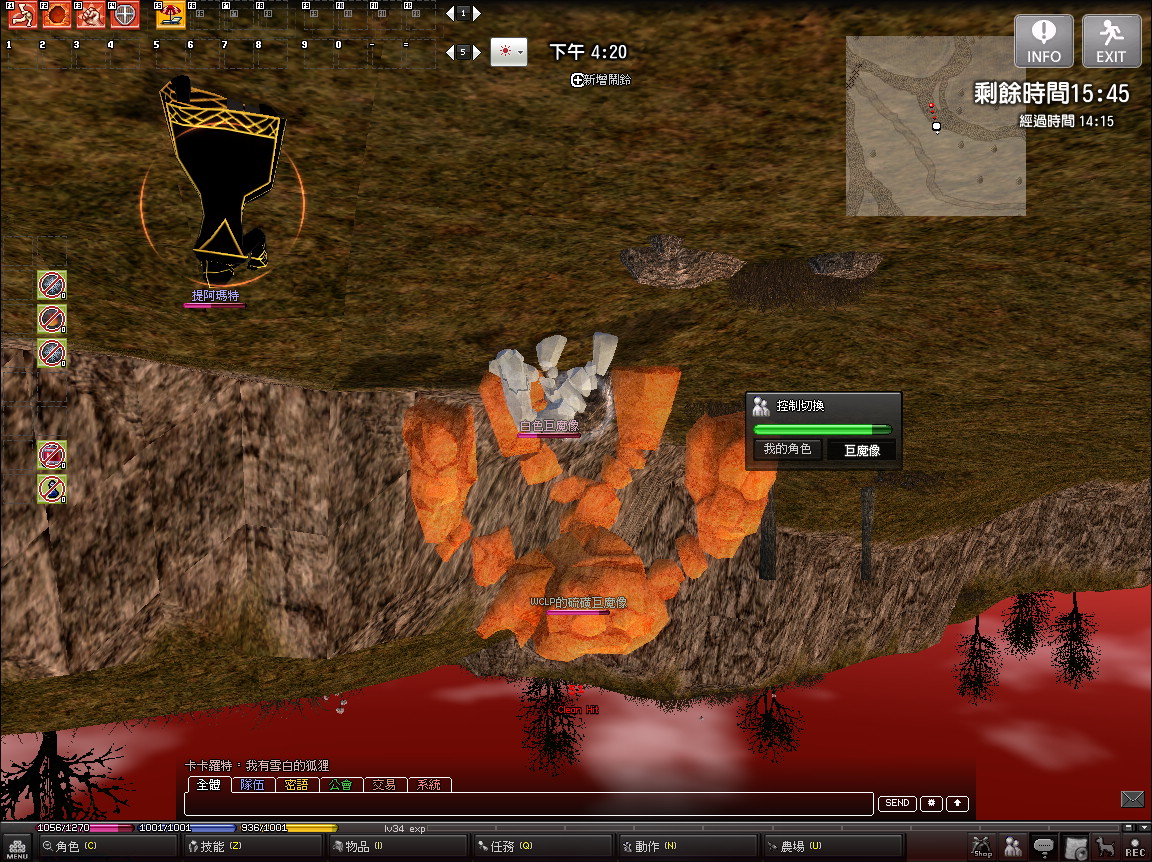1152x862 pixels.
Task: Activate the beach umbrella skill on F5
Action: click(170, 15)
